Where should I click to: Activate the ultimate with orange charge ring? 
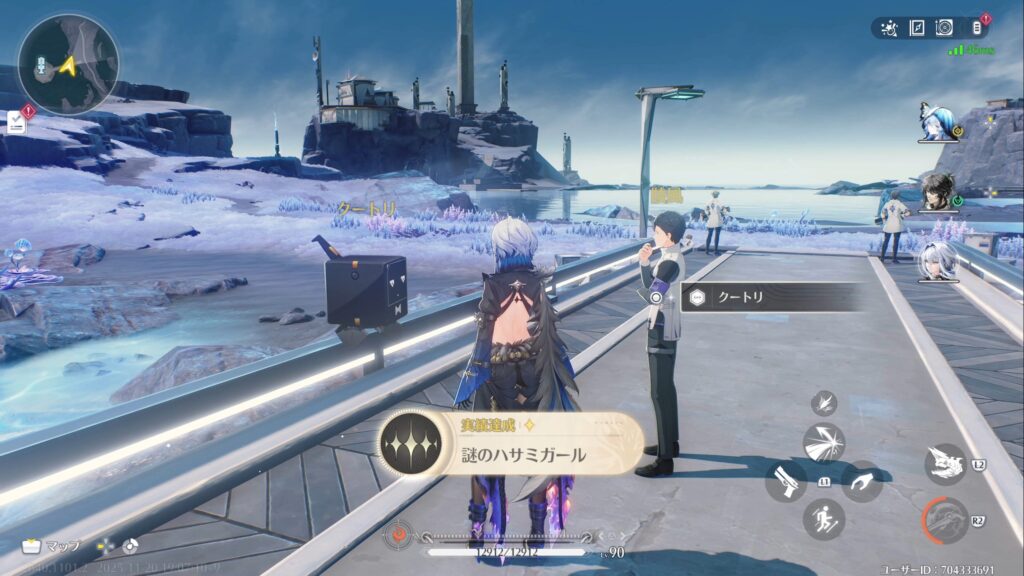pyautogui.click(x=945, y=520)
